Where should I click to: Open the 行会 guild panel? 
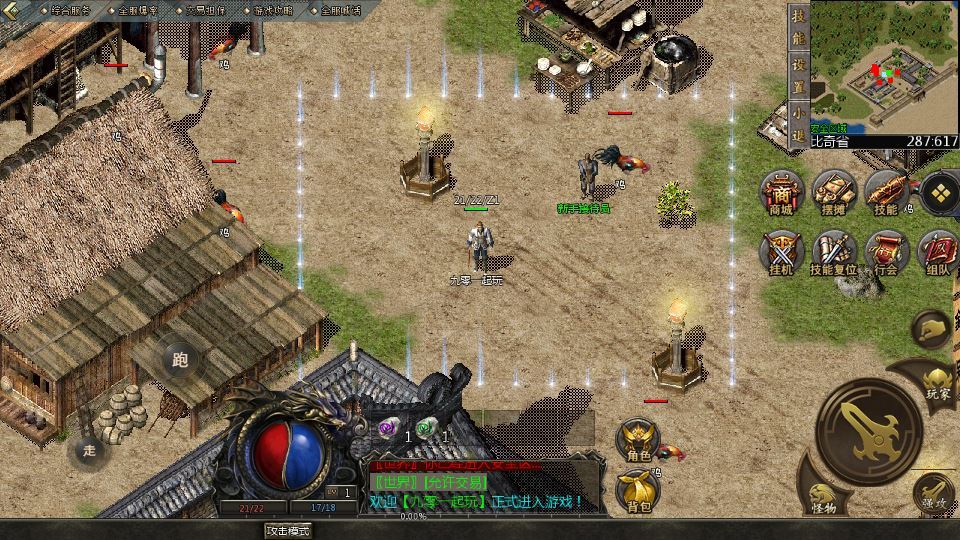[886, 252]
